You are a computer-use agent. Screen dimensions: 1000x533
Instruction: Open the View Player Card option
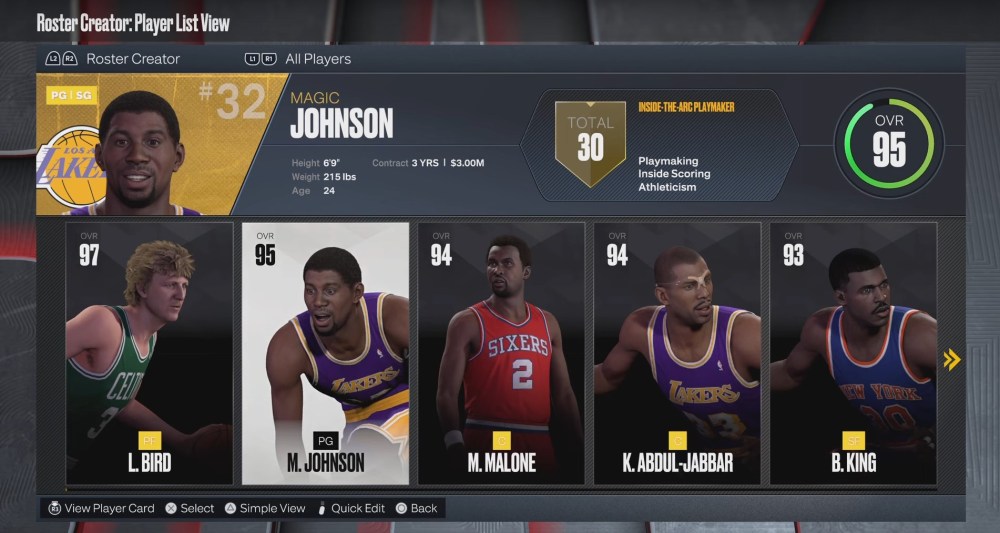point(100,508)
